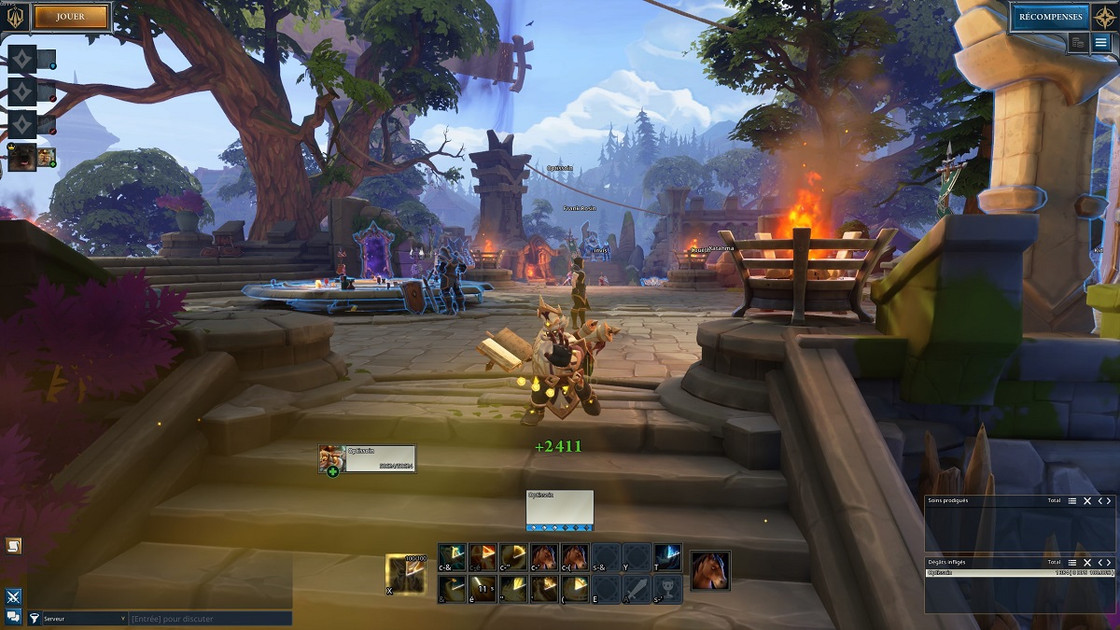Select the sword slot on the action bar
1120x630 pixels.
tap(637, 588)
